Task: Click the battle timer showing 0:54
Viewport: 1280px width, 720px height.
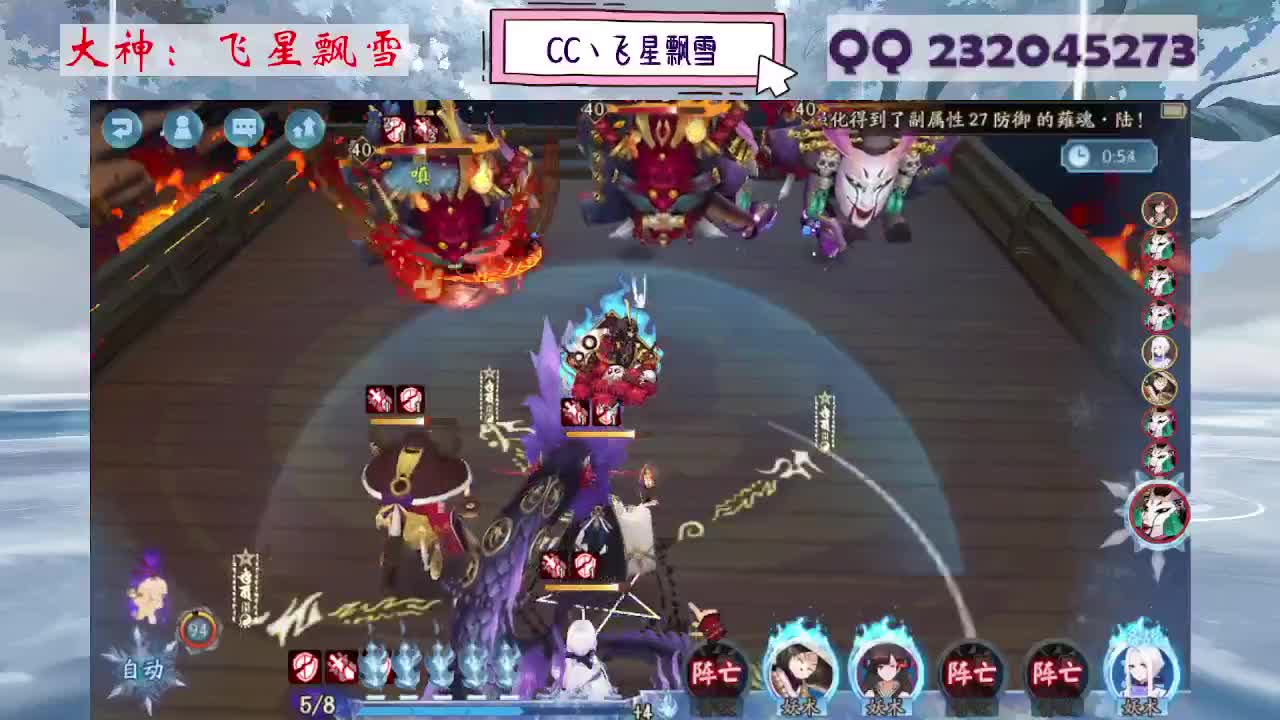Action: tap(1109, 155)
